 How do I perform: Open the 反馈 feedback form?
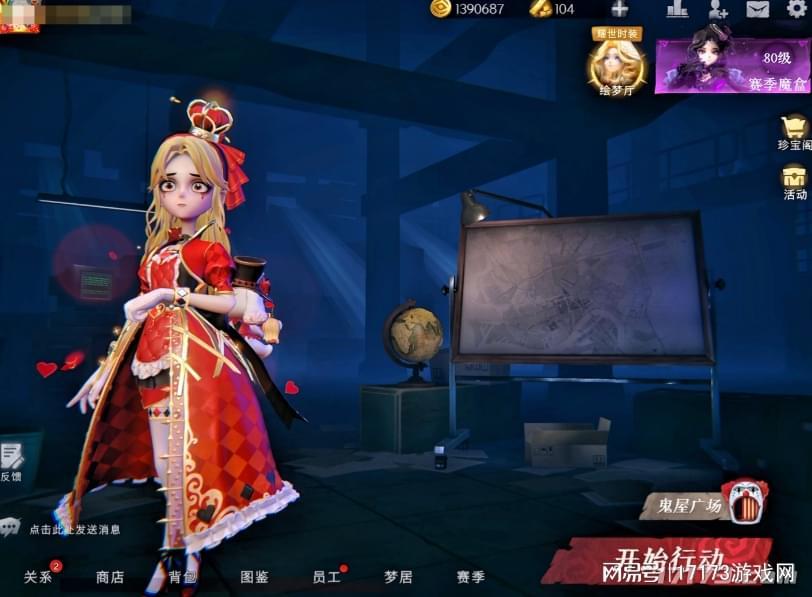(x=12, y=460)
